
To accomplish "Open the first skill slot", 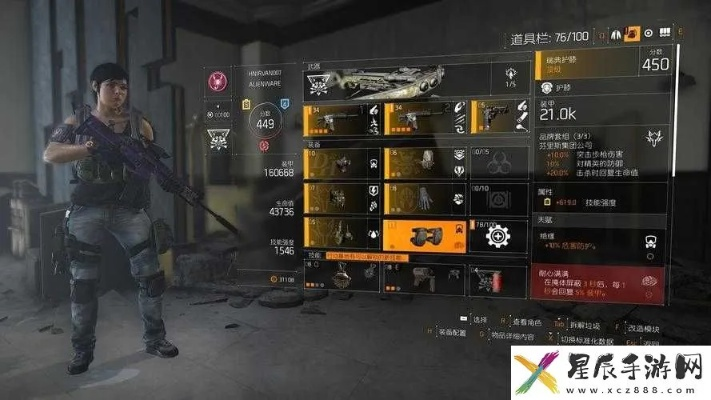I will tap(340, 279).
